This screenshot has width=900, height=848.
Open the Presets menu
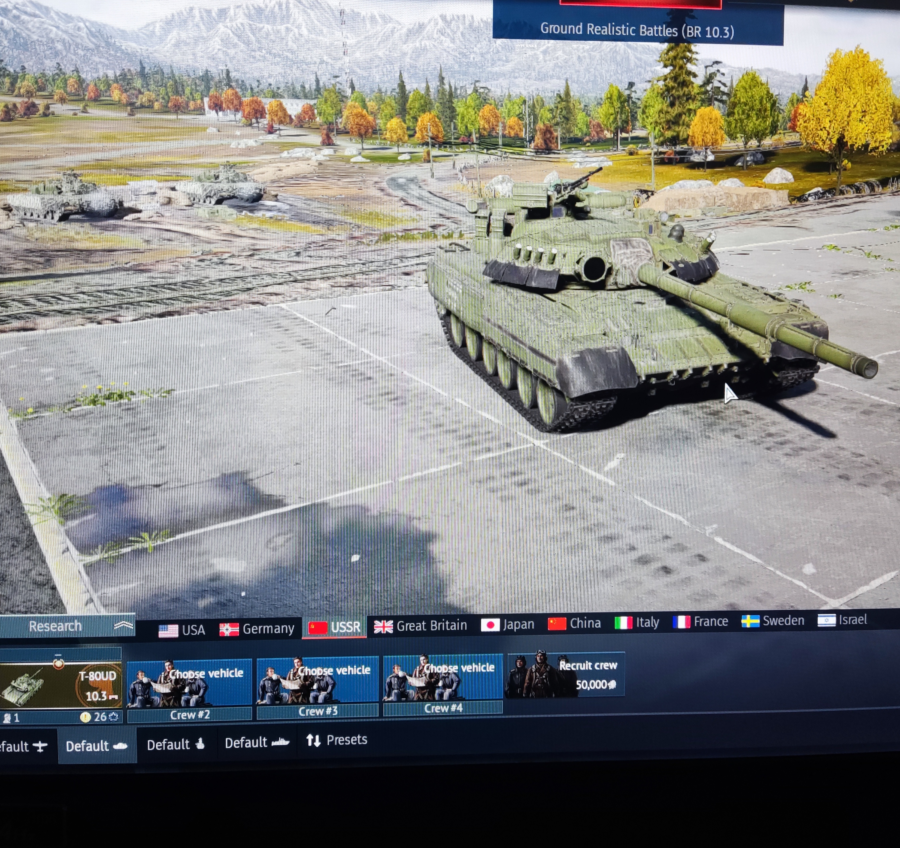(337, 740)
